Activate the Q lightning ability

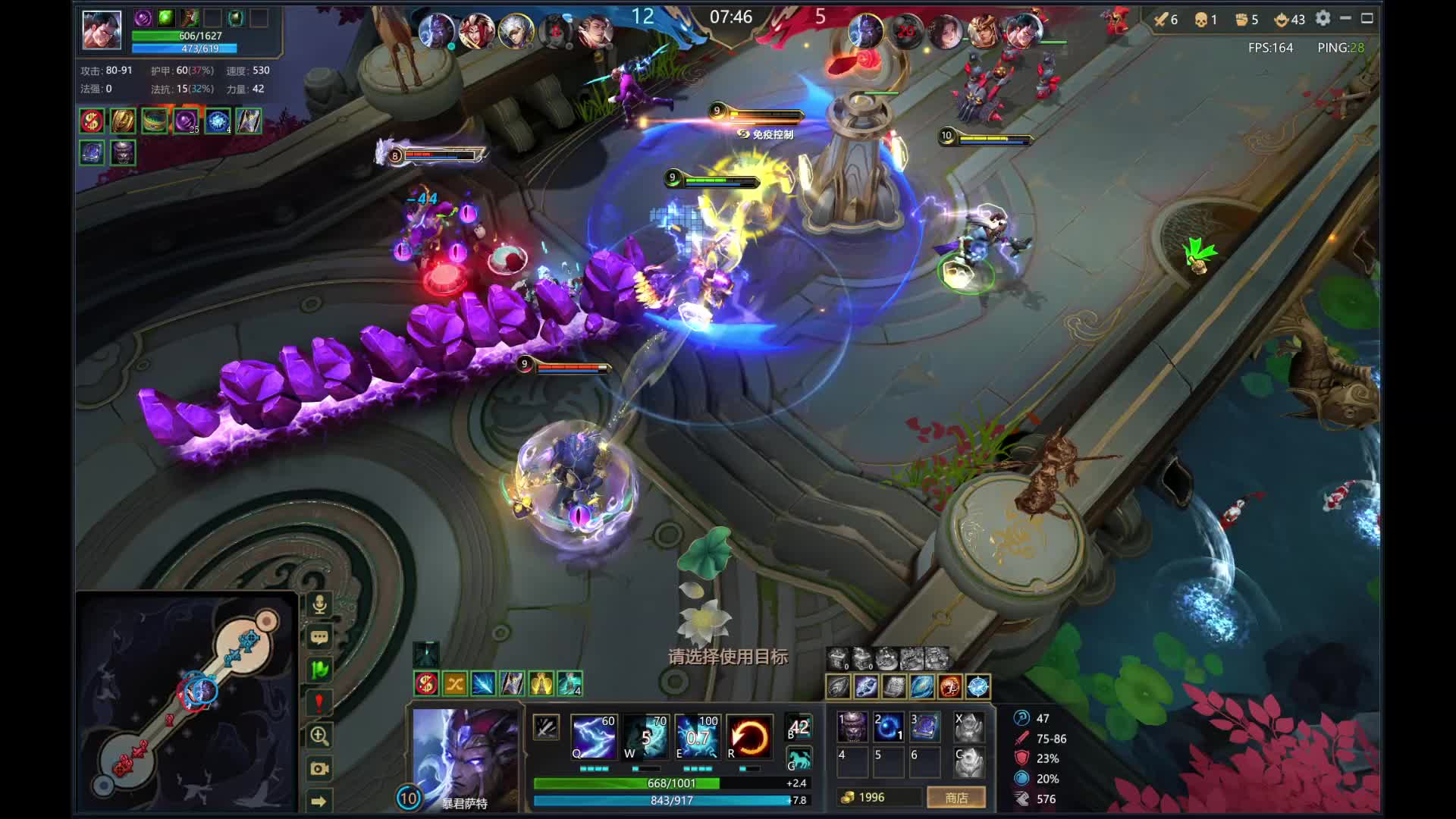point(593,737)
